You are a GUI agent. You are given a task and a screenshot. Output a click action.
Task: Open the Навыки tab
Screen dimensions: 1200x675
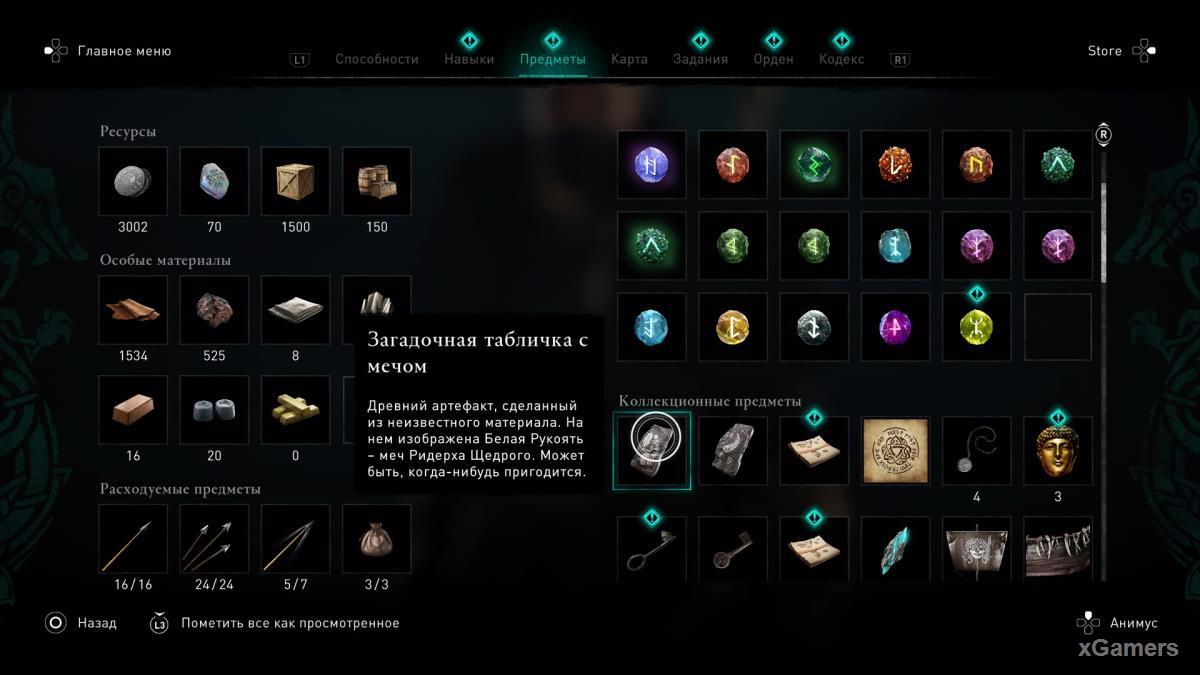click(469, 59)
